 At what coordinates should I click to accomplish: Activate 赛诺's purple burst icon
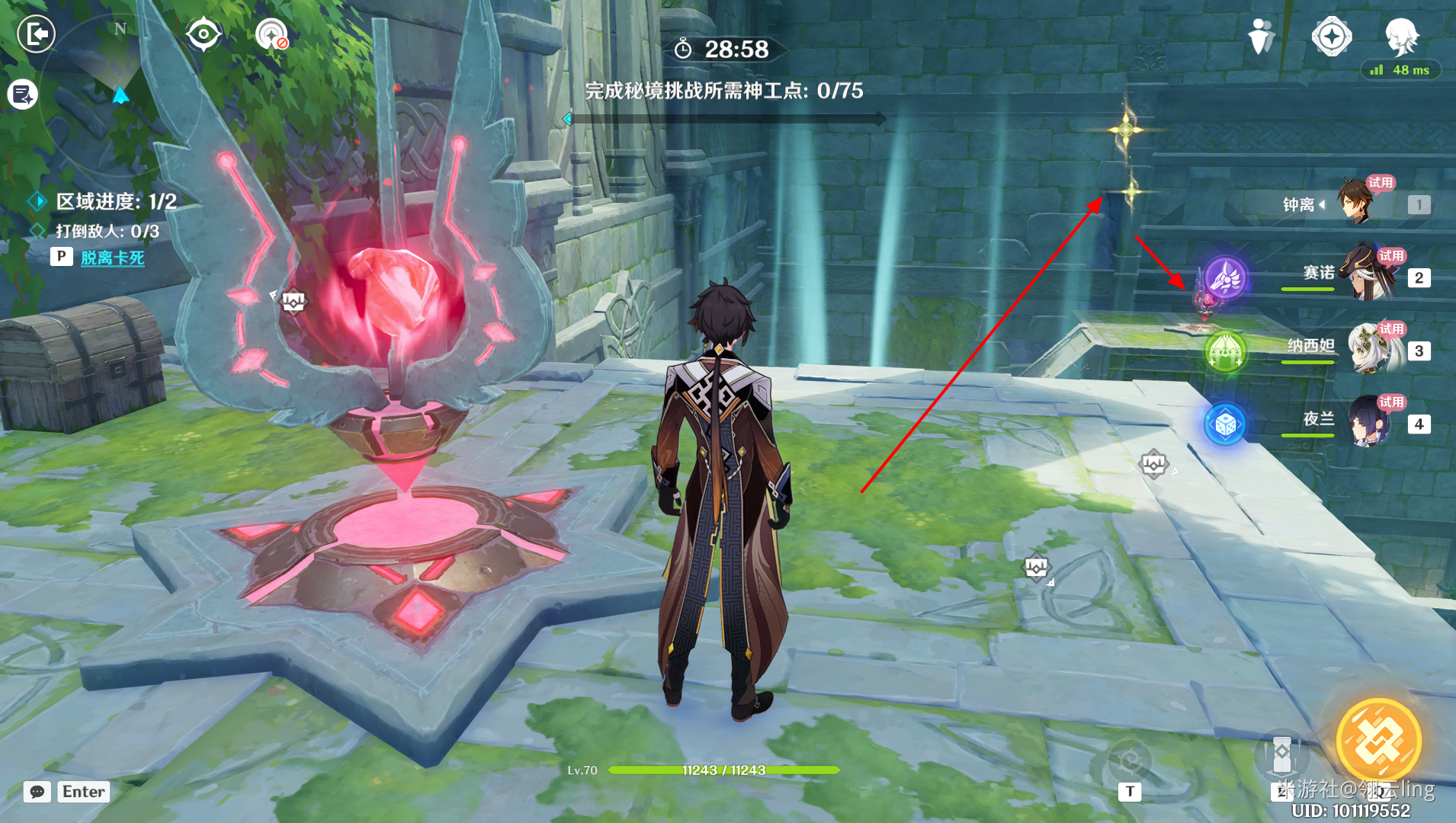point(1226,277)
